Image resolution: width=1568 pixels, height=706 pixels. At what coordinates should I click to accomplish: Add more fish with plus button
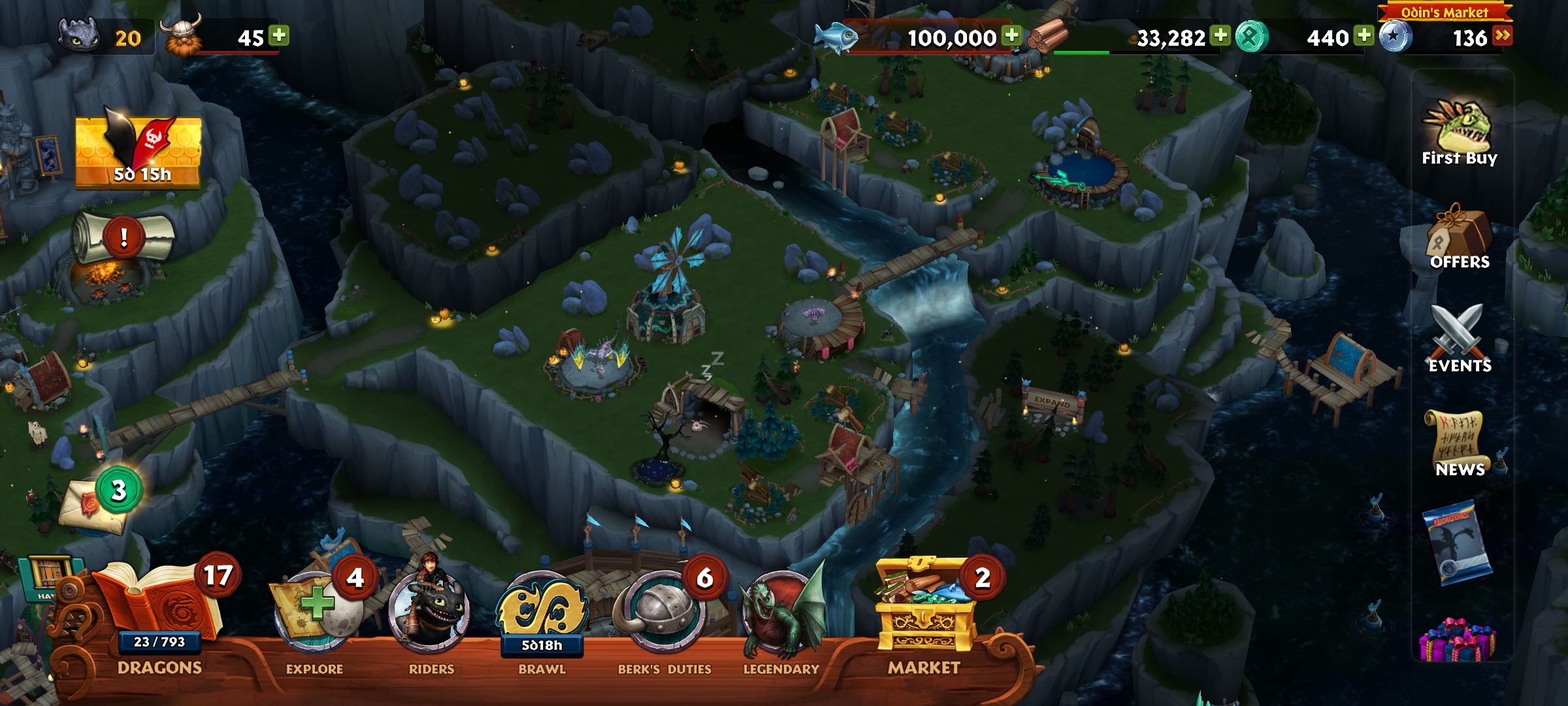pyautogui.click(x=1012, y=35)
